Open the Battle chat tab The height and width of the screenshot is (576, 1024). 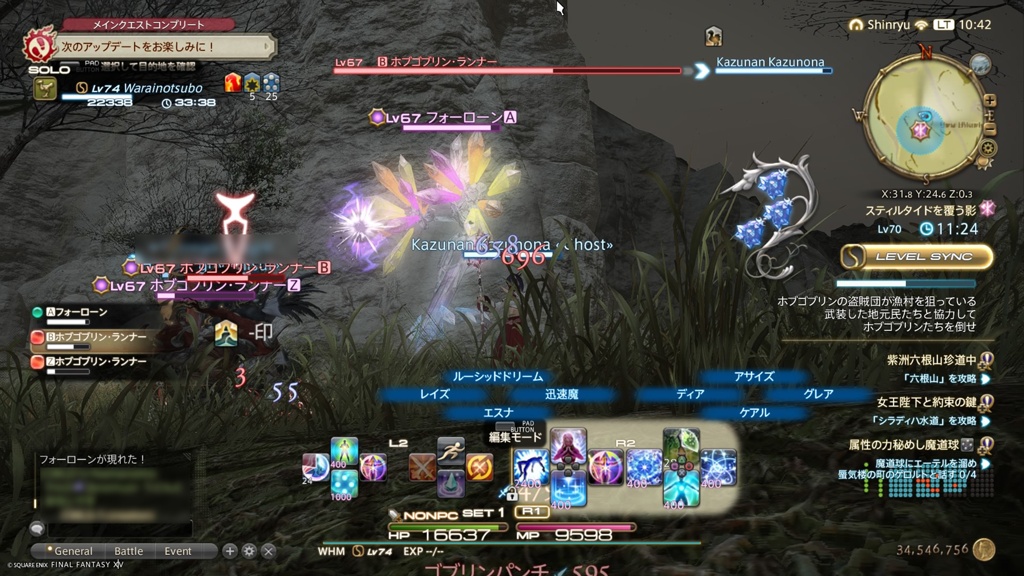pyautogui.click(x=128, y=551)
